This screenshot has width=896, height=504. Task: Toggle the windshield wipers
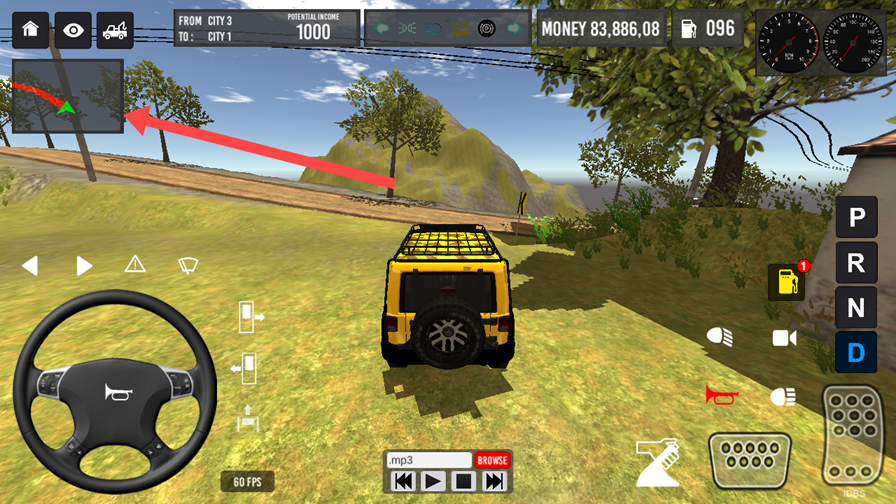(x=188, y=265)
